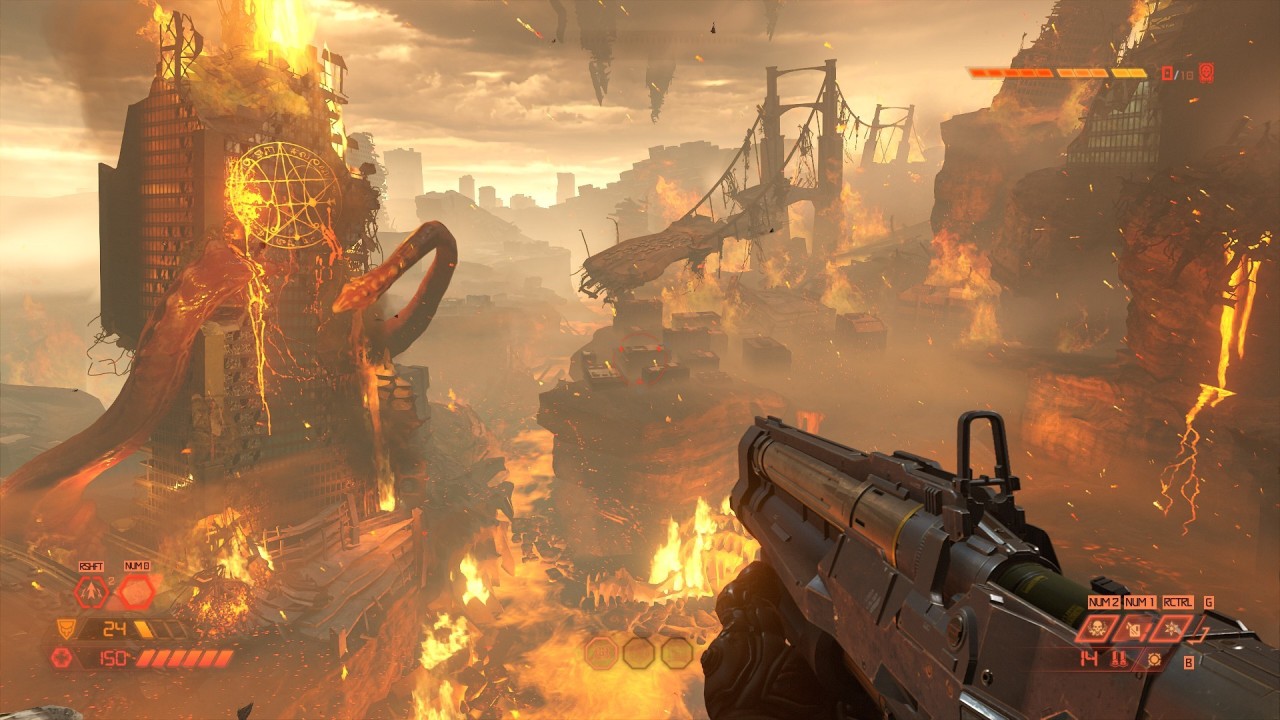
Task: Select the orange gear weapon mod icon
Action: (x=1155, y=659)
